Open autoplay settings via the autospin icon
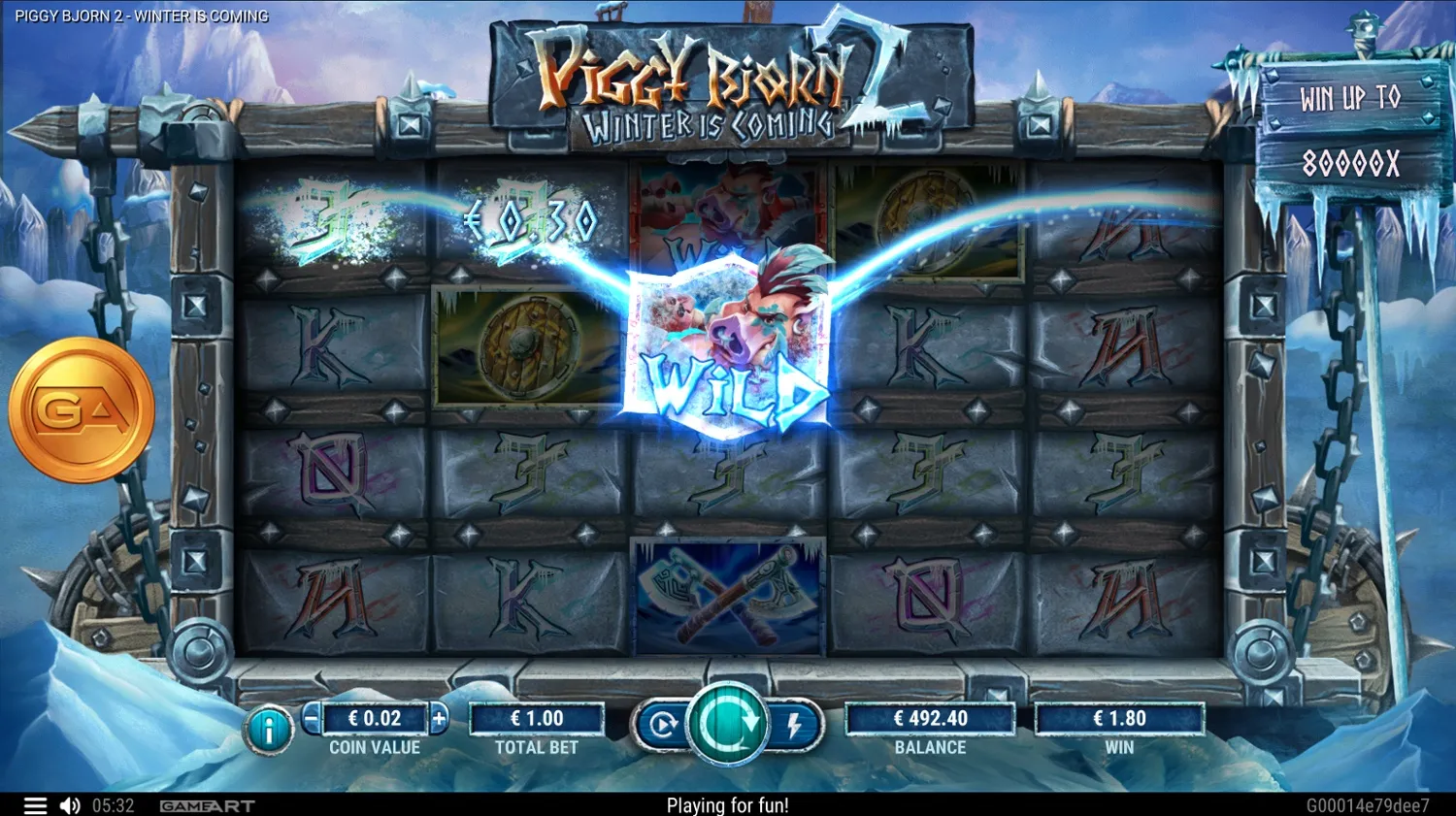Viewport: 1456px width, 816px height. pos(663,722)
